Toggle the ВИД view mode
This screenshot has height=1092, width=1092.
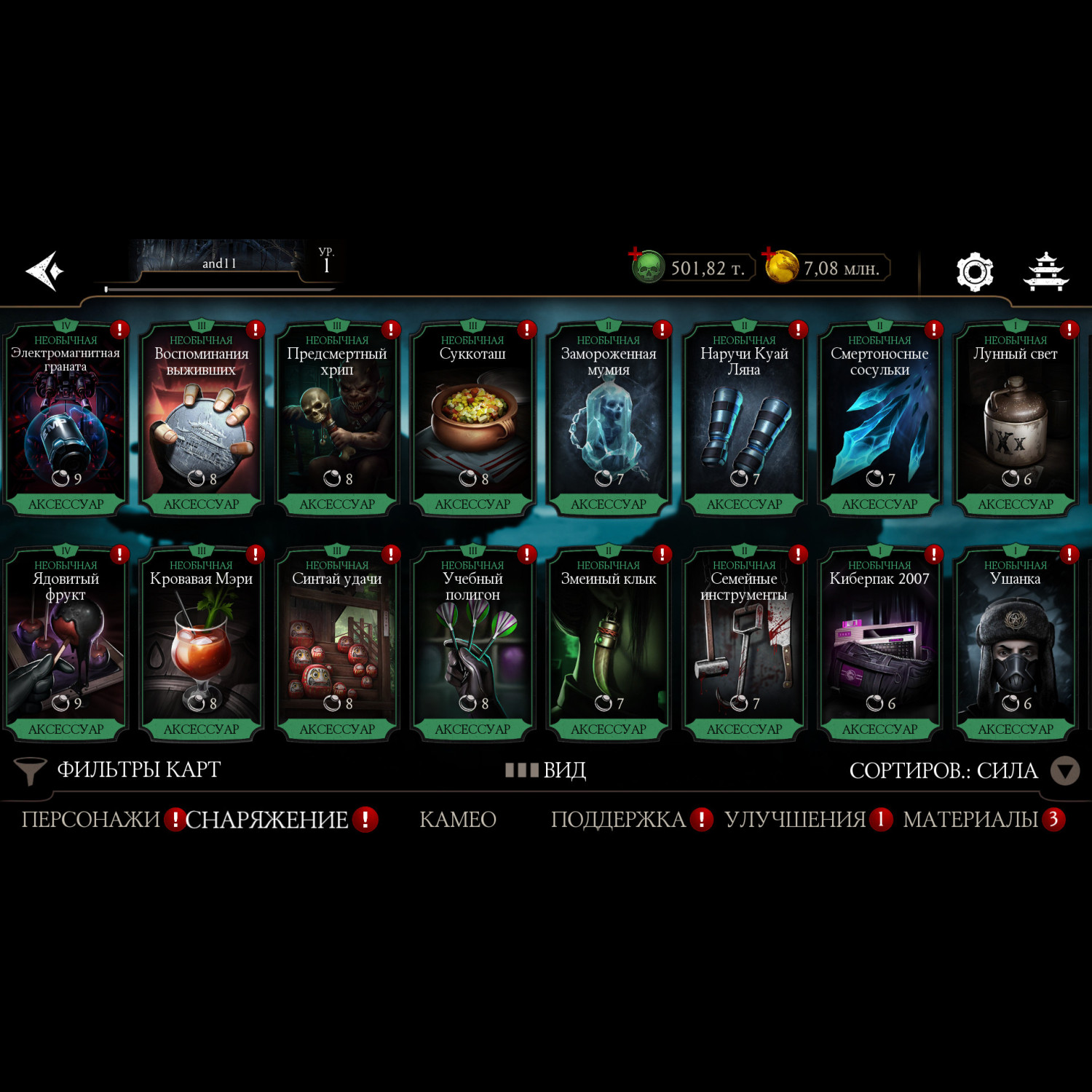[546, 770]
